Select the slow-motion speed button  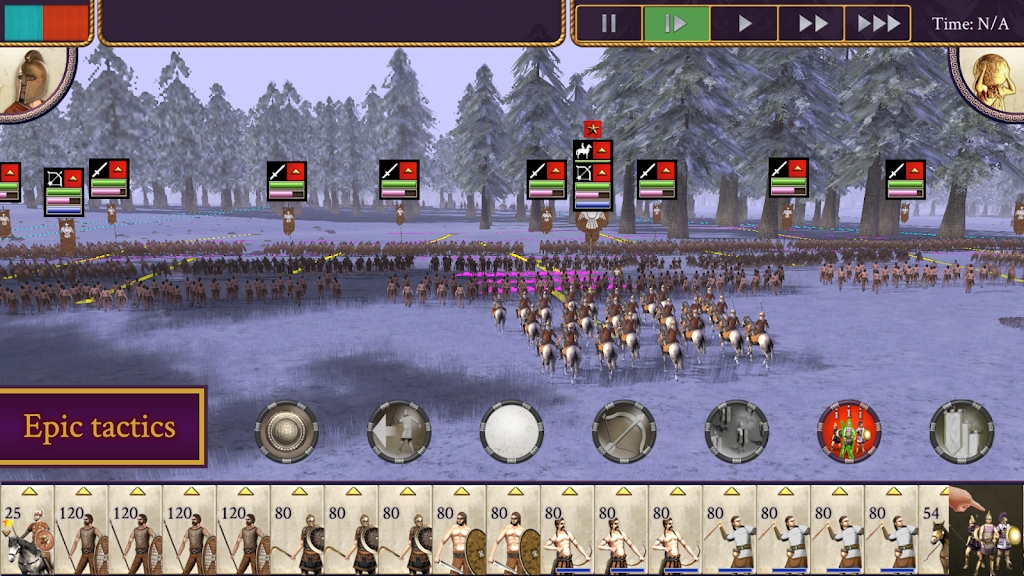point(676,24)
